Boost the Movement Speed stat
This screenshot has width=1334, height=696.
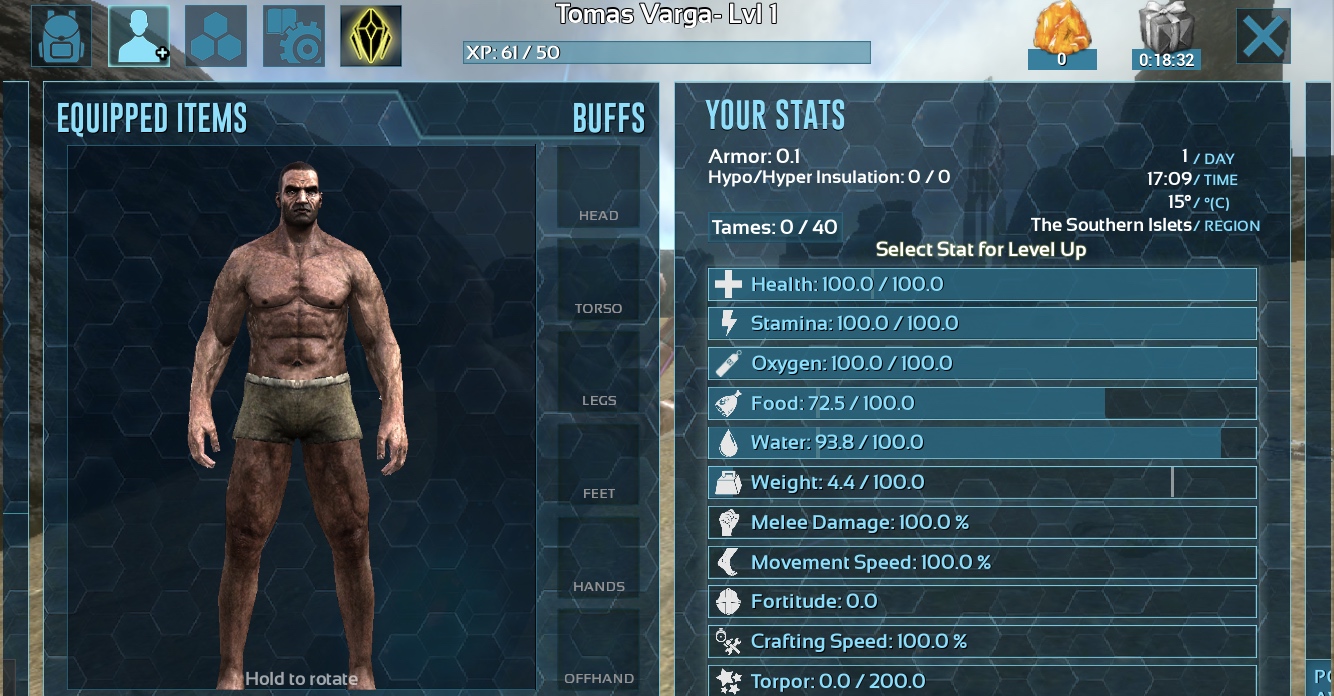(x=982, y=563)
